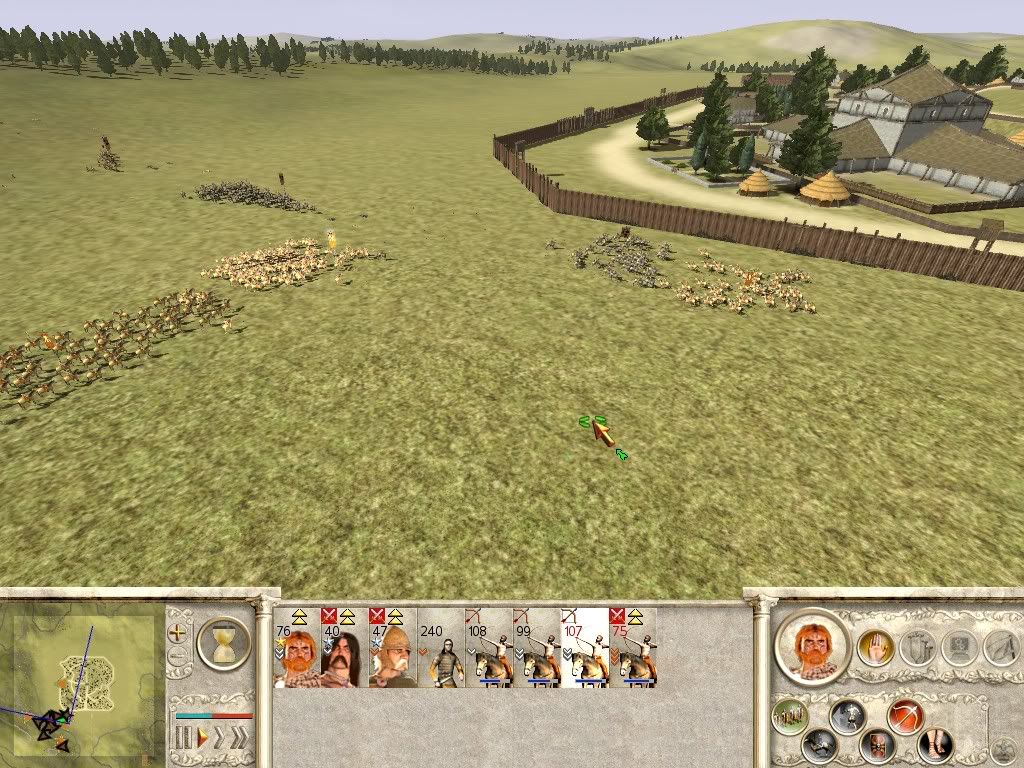Viewport: 1024px width, 768px height.
Task: Pause the battle
Action: (183, 739)
